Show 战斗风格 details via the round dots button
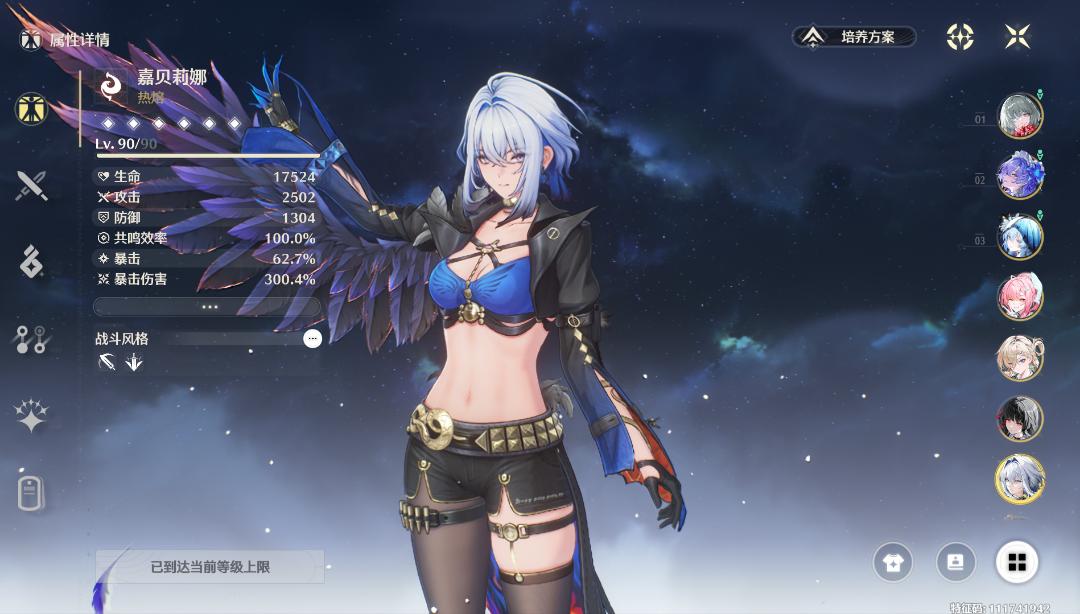Viewport: 1080px width, 614px height. [312, 339]
